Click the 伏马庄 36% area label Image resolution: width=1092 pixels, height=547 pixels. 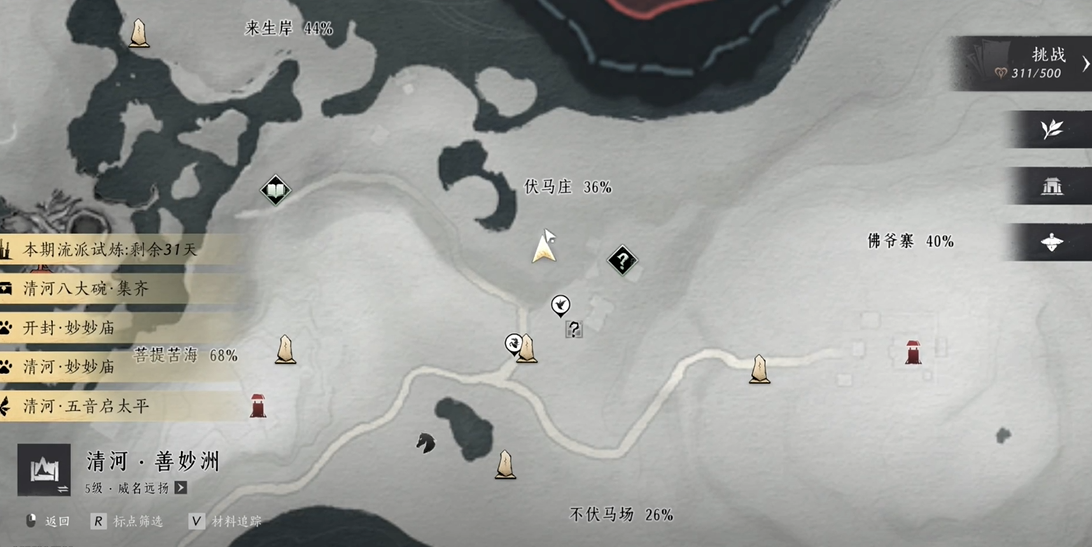[x=568, y=187]
